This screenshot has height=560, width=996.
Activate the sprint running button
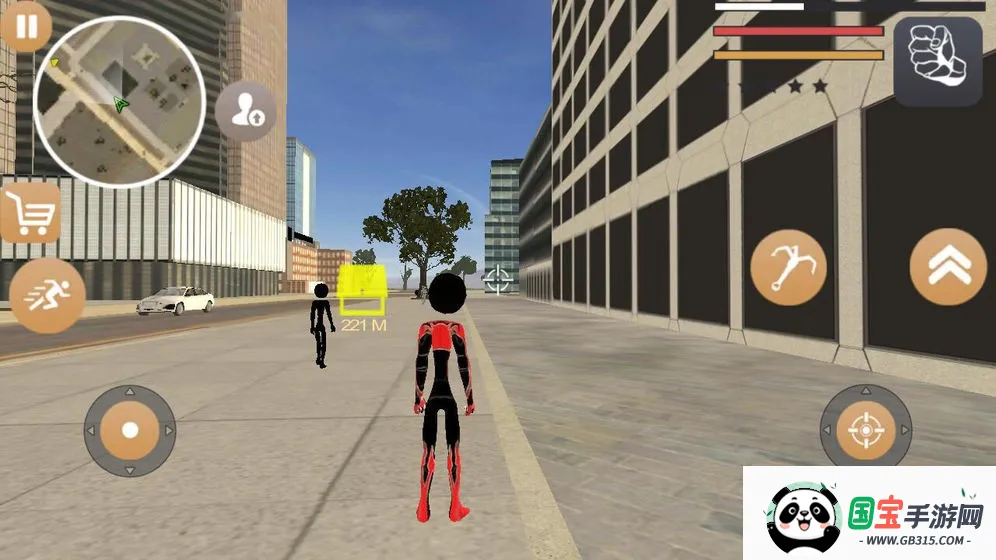46,296
